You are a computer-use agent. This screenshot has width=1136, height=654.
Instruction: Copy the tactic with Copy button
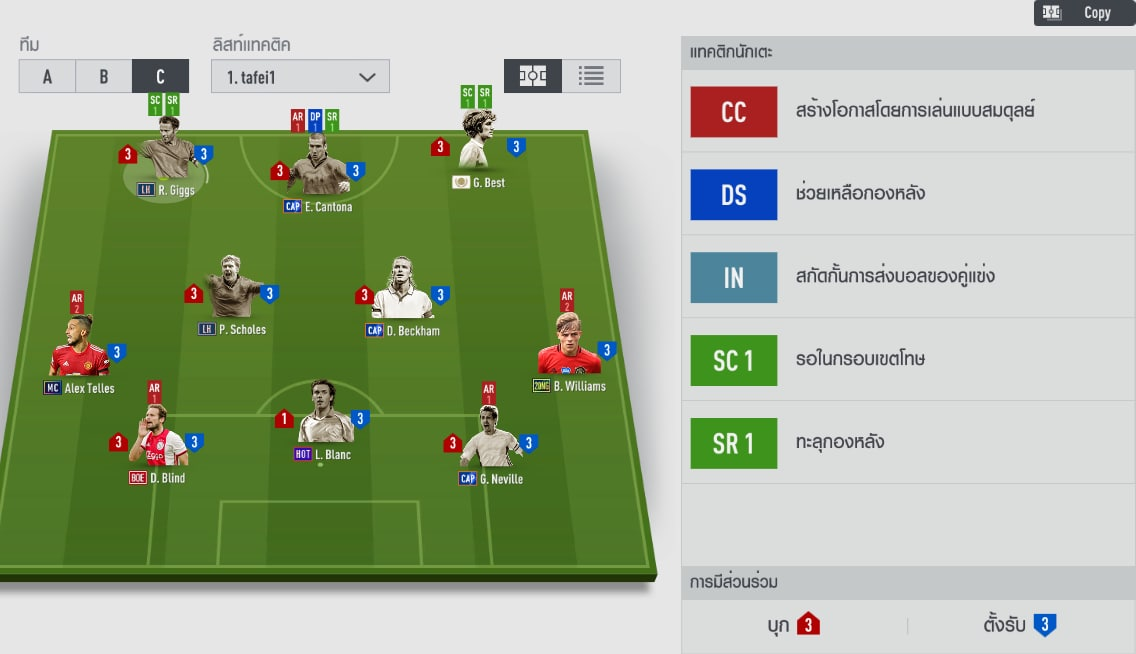(x=1085, y=13)
